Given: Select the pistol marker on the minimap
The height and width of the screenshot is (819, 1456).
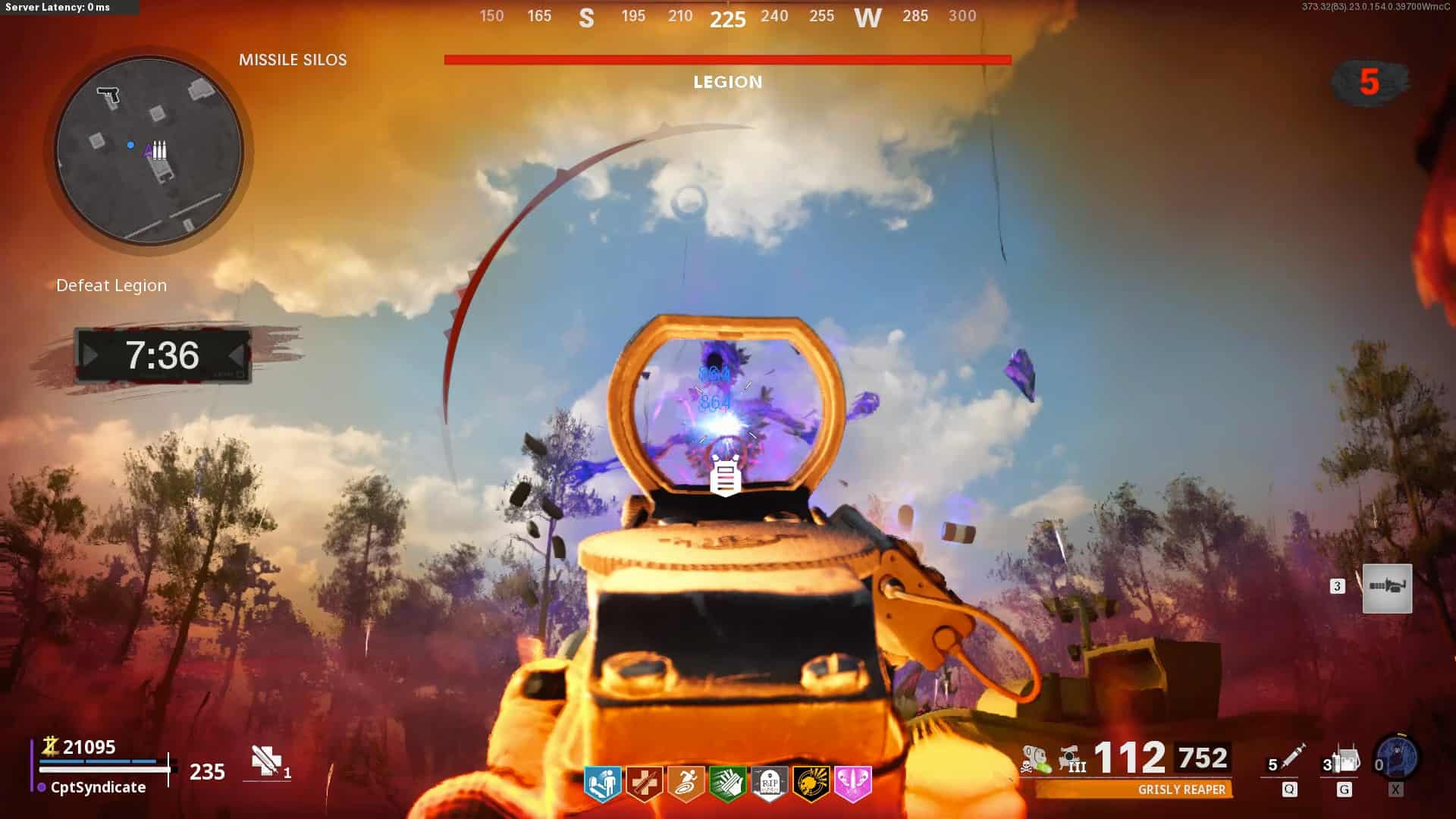Looking at the screenshot, I should (x=108, y=96).
